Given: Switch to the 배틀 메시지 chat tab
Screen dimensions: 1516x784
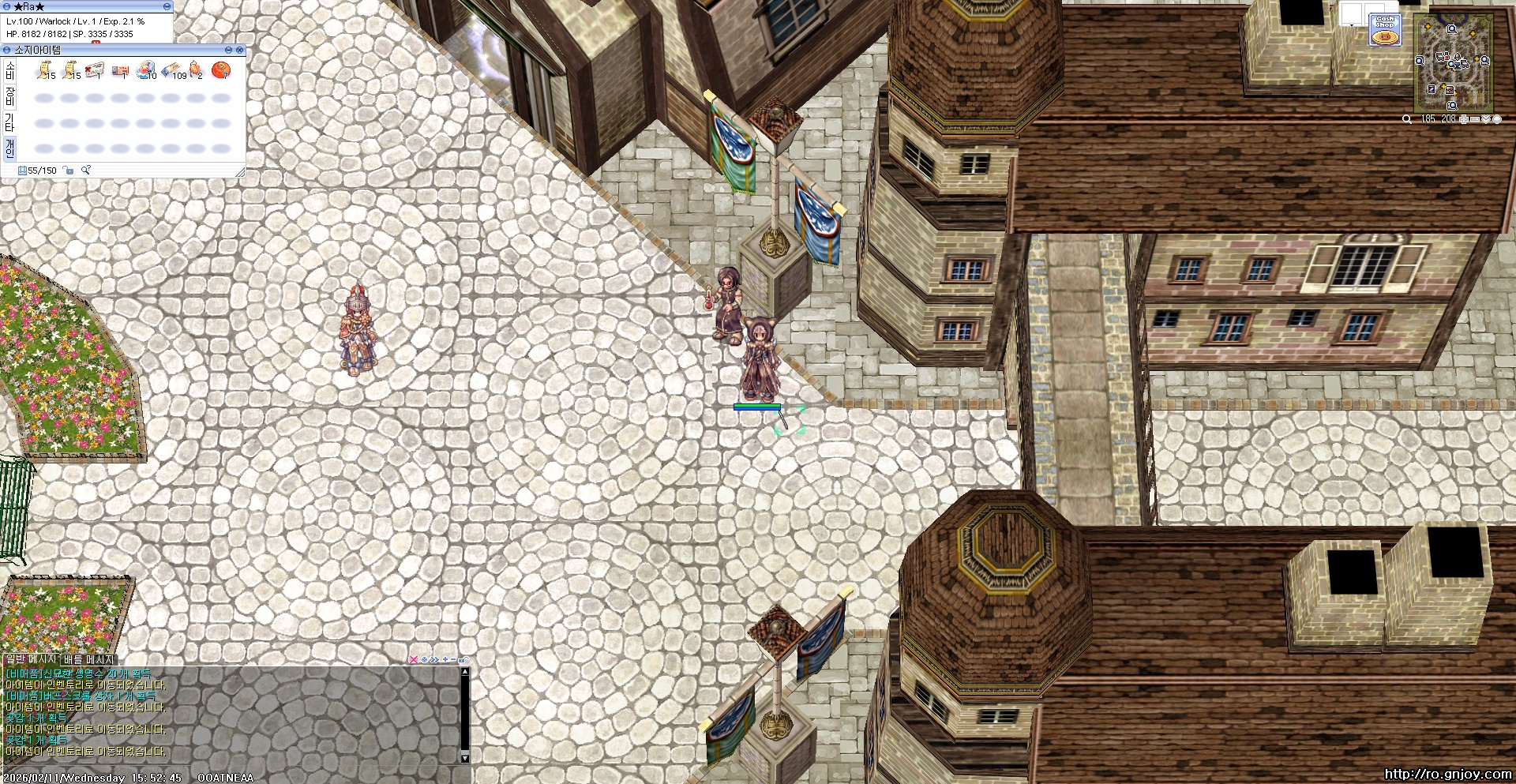Looking at the screenshot, I should click(88, 659).
